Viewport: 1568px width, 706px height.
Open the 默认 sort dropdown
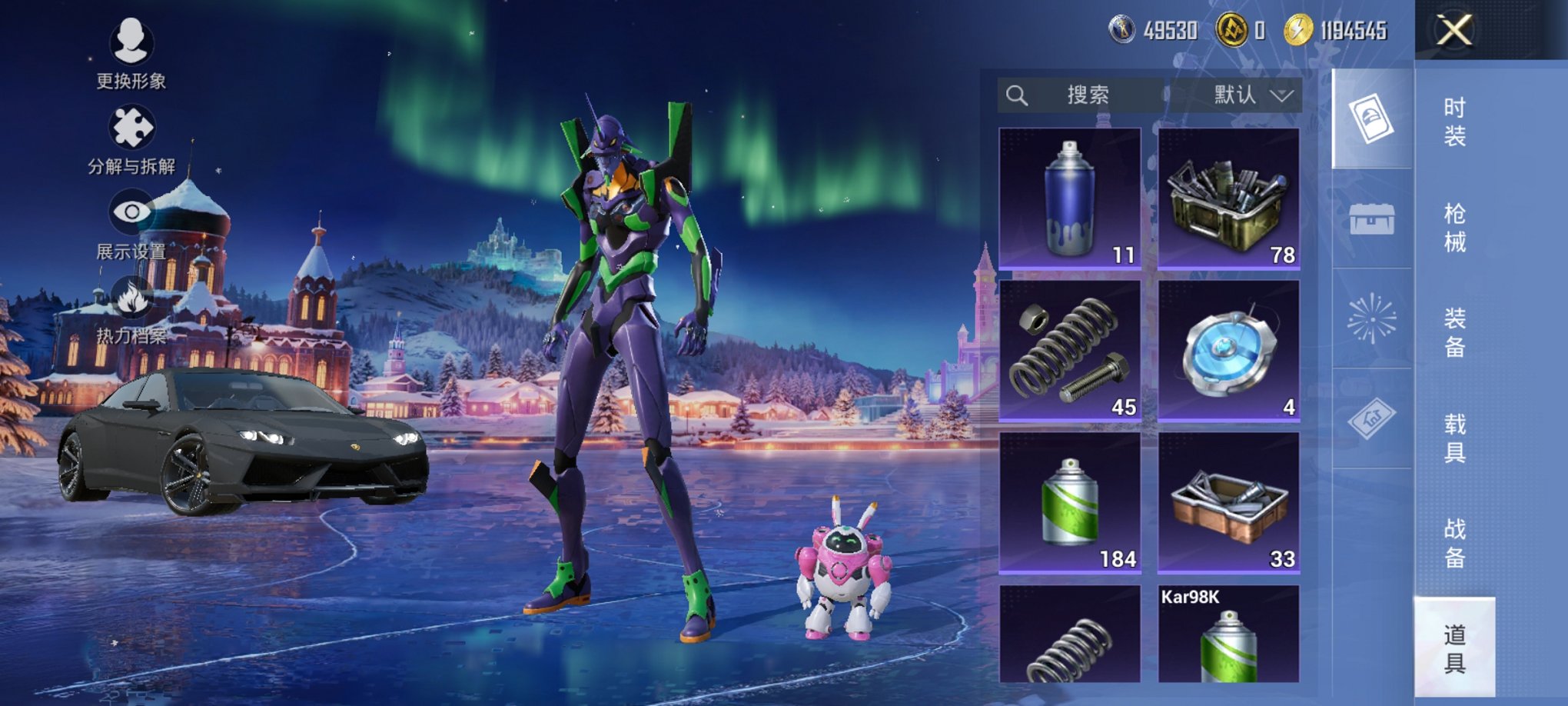[1251, 95]
